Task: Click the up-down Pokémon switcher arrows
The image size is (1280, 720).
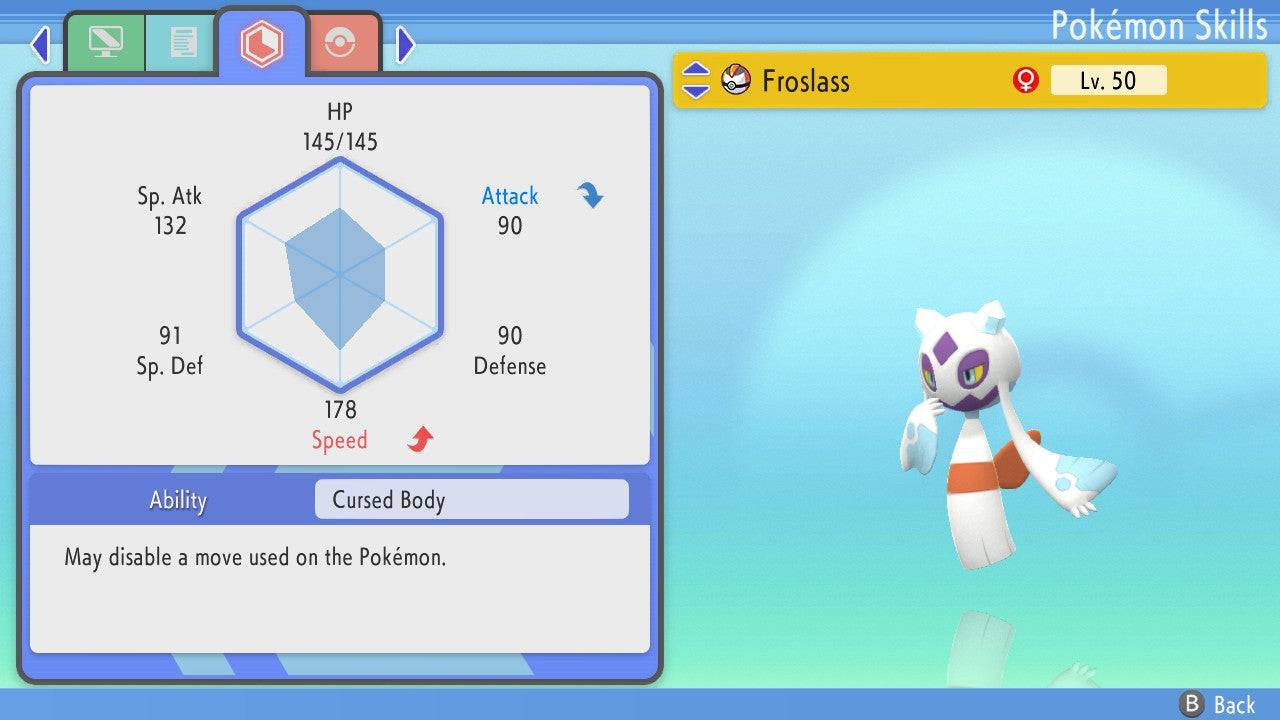Action: click(694, 80)
